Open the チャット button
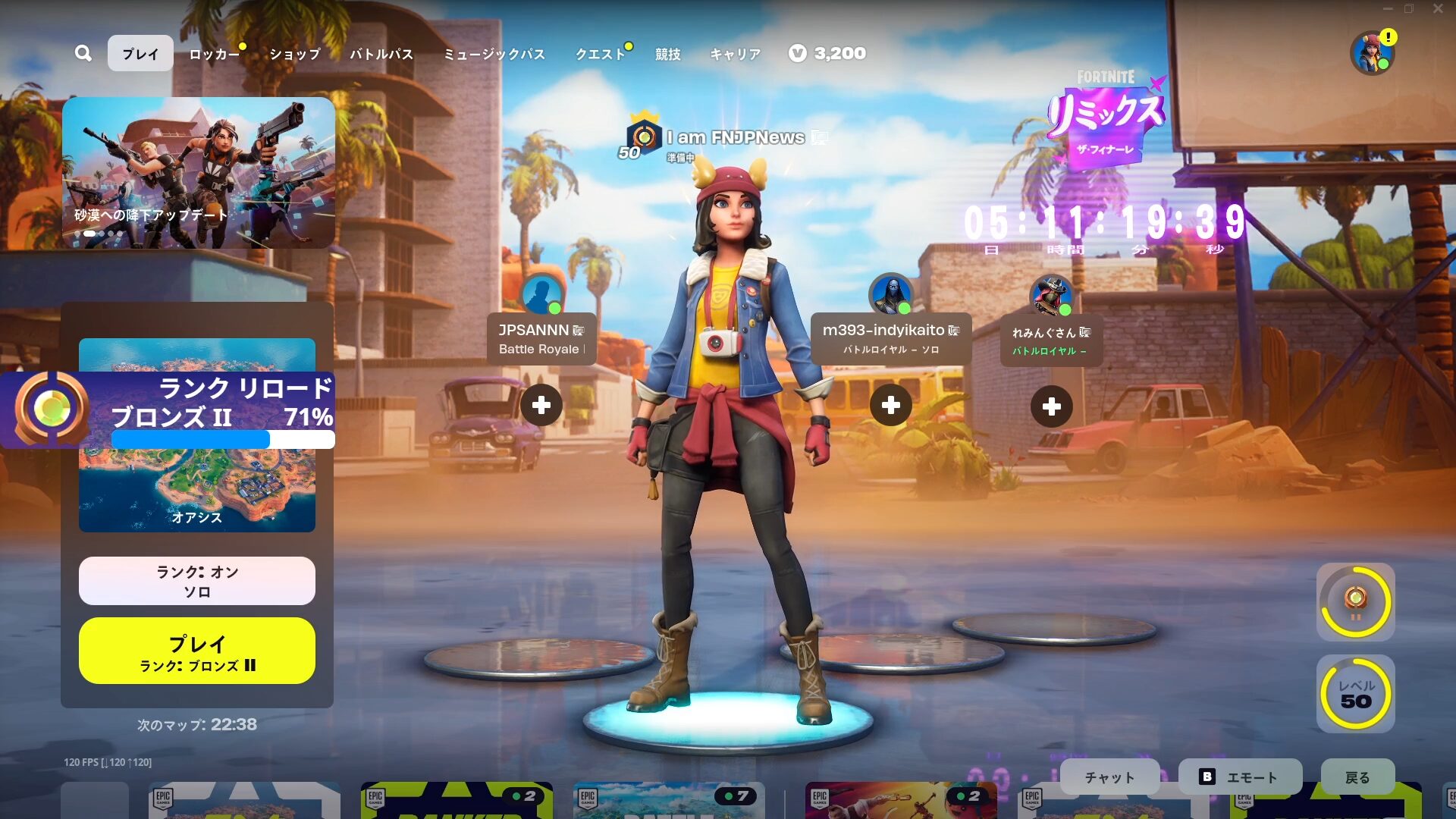1456x819 pixels. click(1109, 777)
